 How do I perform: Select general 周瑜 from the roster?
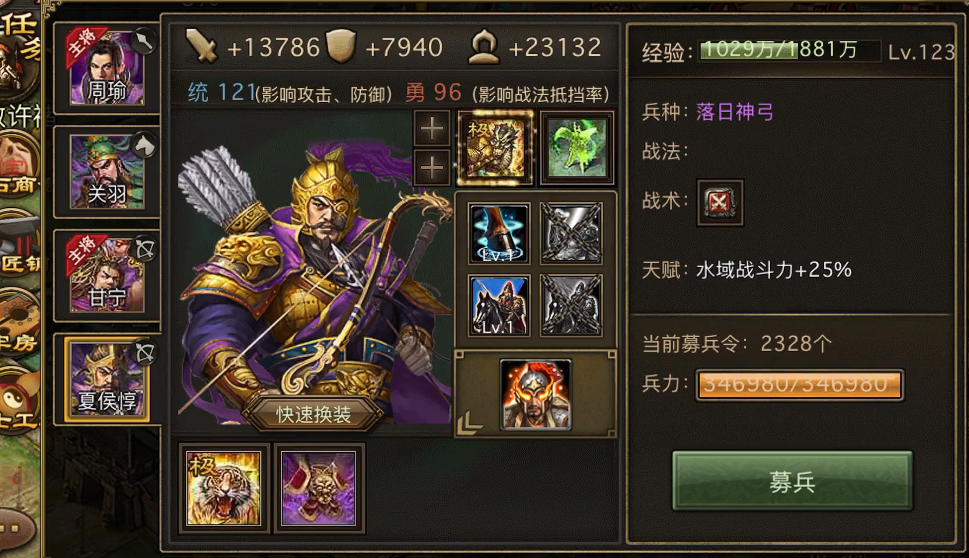pyautogui.click(x=106, y=67)
